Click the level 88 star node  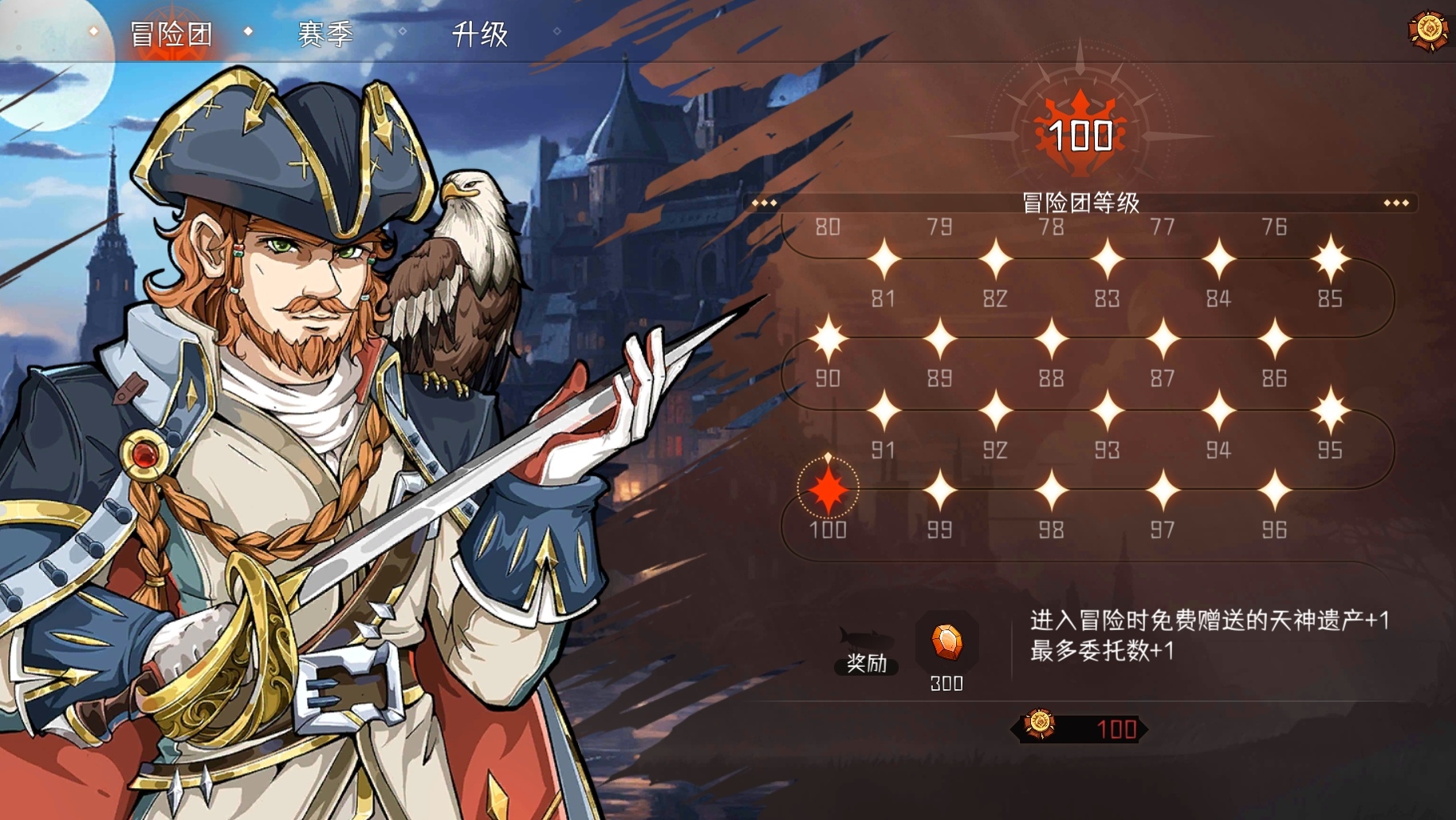(x=1051, y=339)
